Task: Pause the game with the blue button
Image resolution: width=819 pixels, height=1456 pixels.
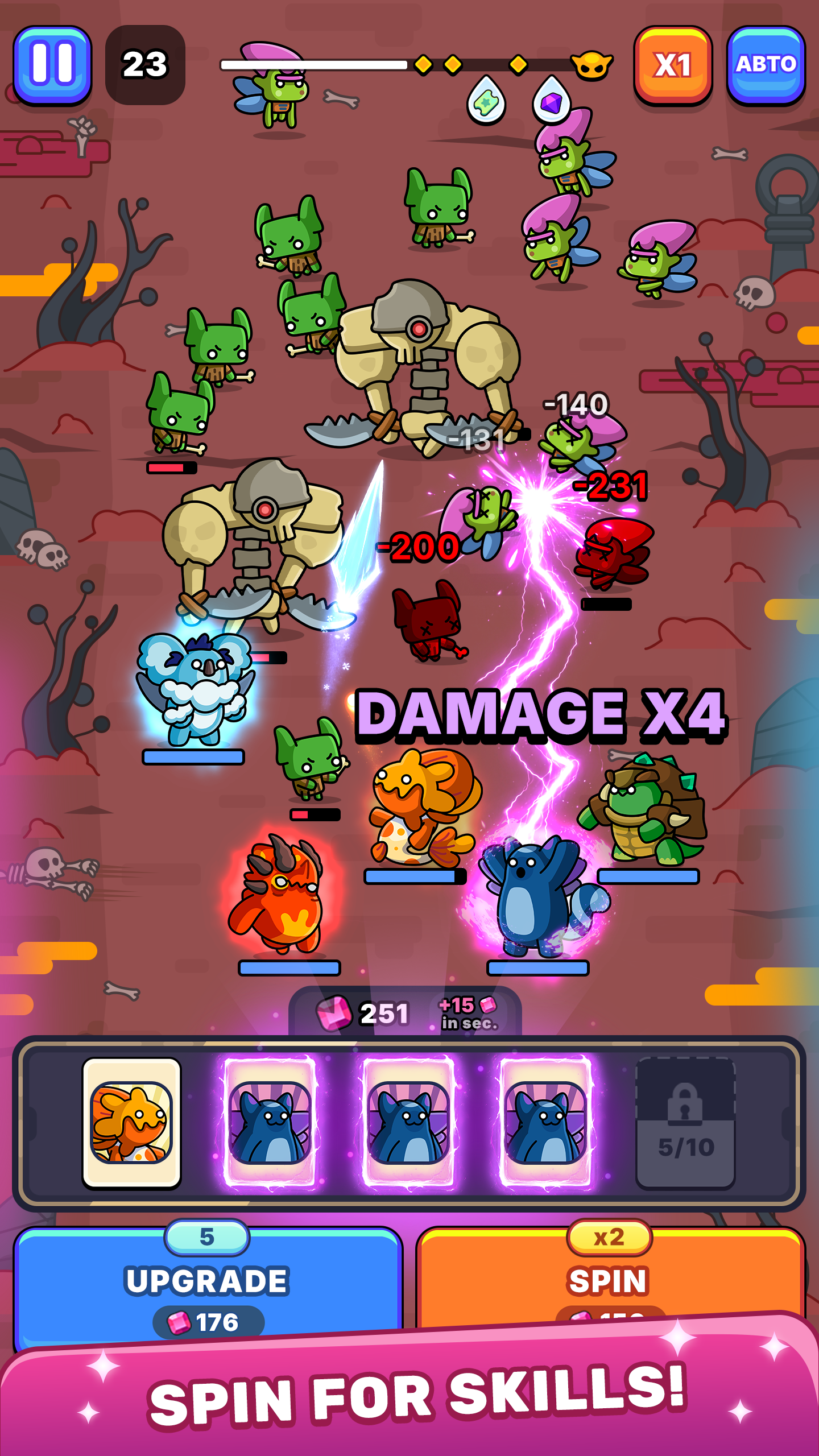Action: coord(52,65)
